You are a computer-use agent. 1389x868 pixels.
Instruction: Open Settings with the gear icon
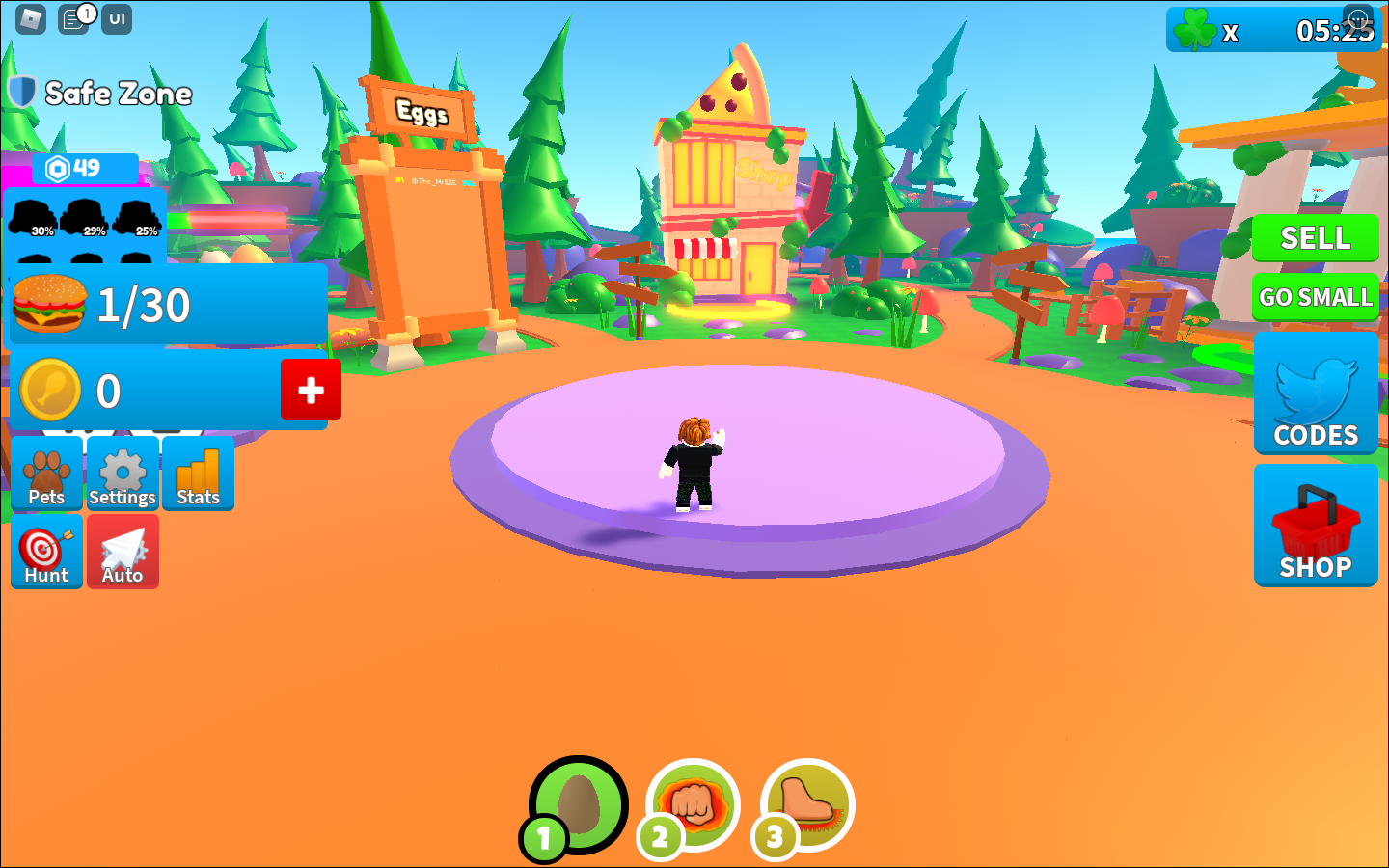(x=123, y=473)
